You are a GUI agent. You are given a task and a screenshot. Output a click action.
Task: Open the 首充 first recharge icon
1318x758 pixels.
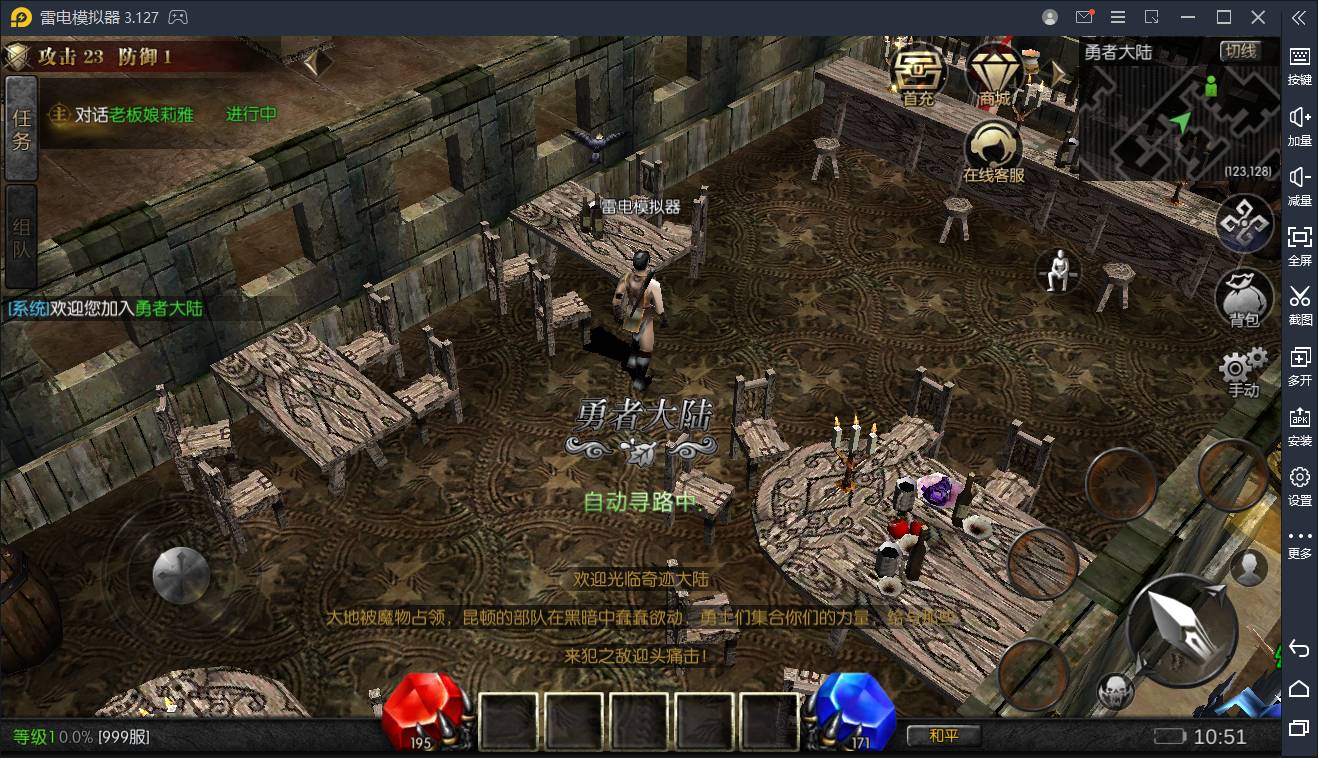[918, 73]
